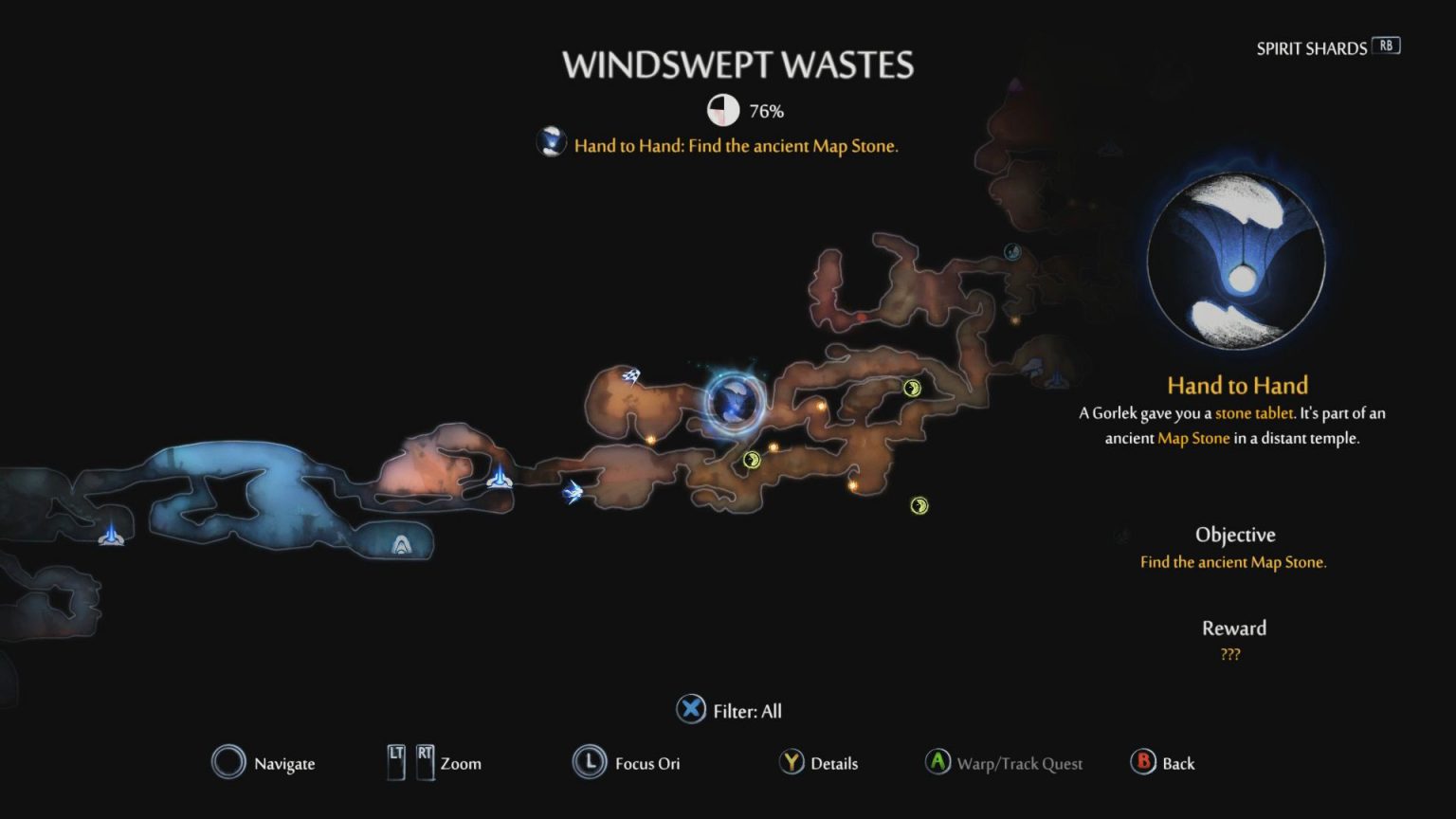Select the spirit well near the upper right region
This screenshot has height=819, width=1456.
tap(1055, 384)
